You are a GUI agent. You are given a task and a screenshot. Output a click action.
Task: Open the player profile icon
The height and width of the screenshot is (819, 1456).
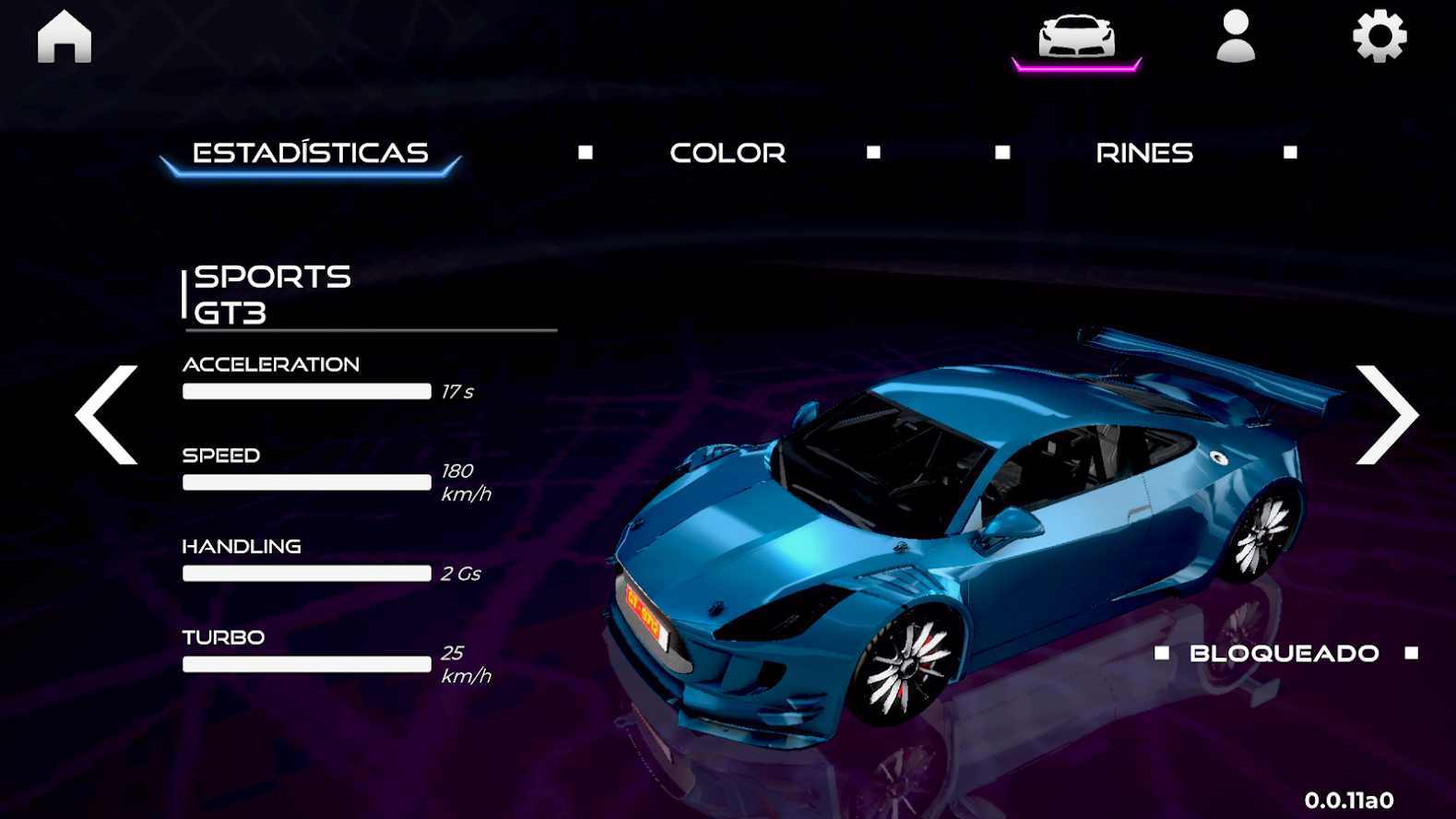pyautogui.click(x=1236, y=39)
